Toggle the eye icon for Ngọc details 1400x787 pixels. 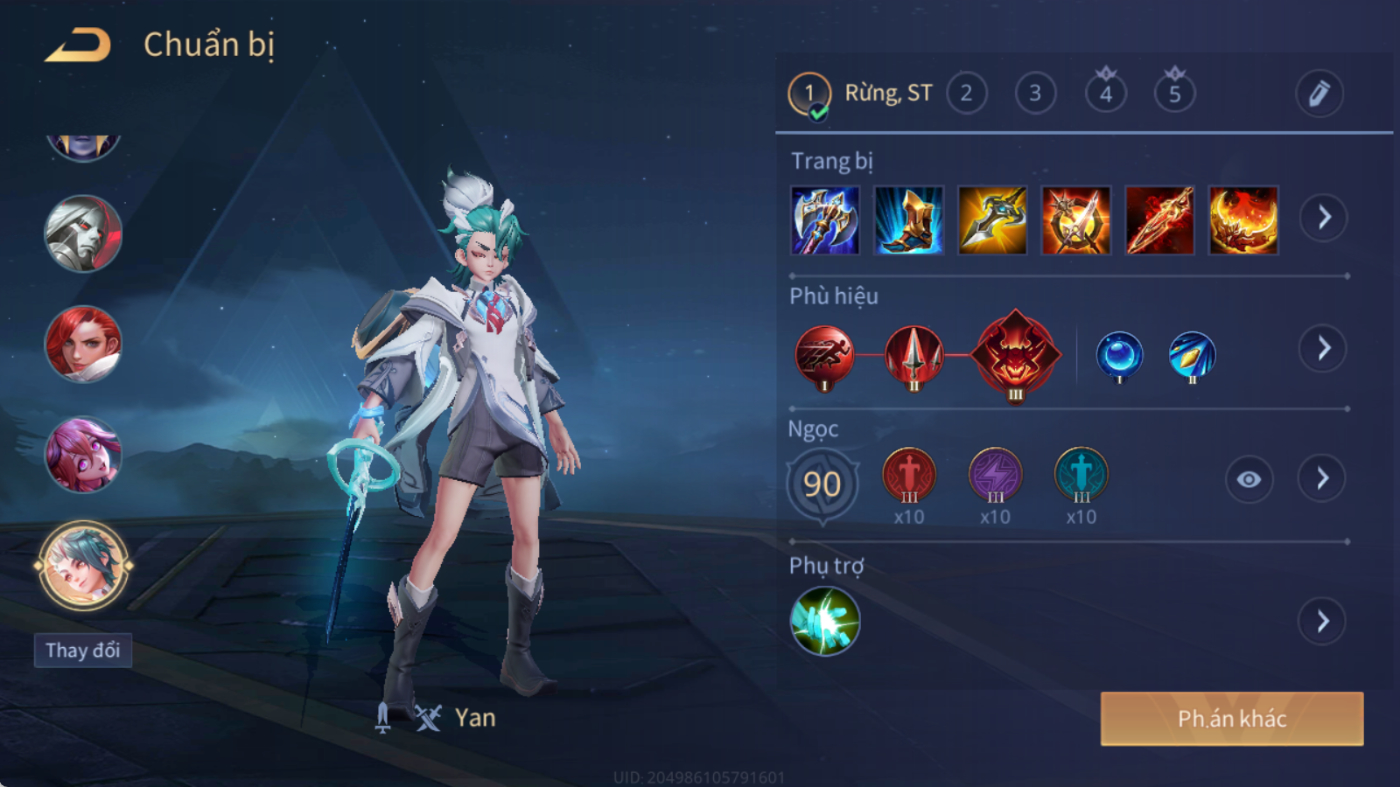[x=1249, y=480]
